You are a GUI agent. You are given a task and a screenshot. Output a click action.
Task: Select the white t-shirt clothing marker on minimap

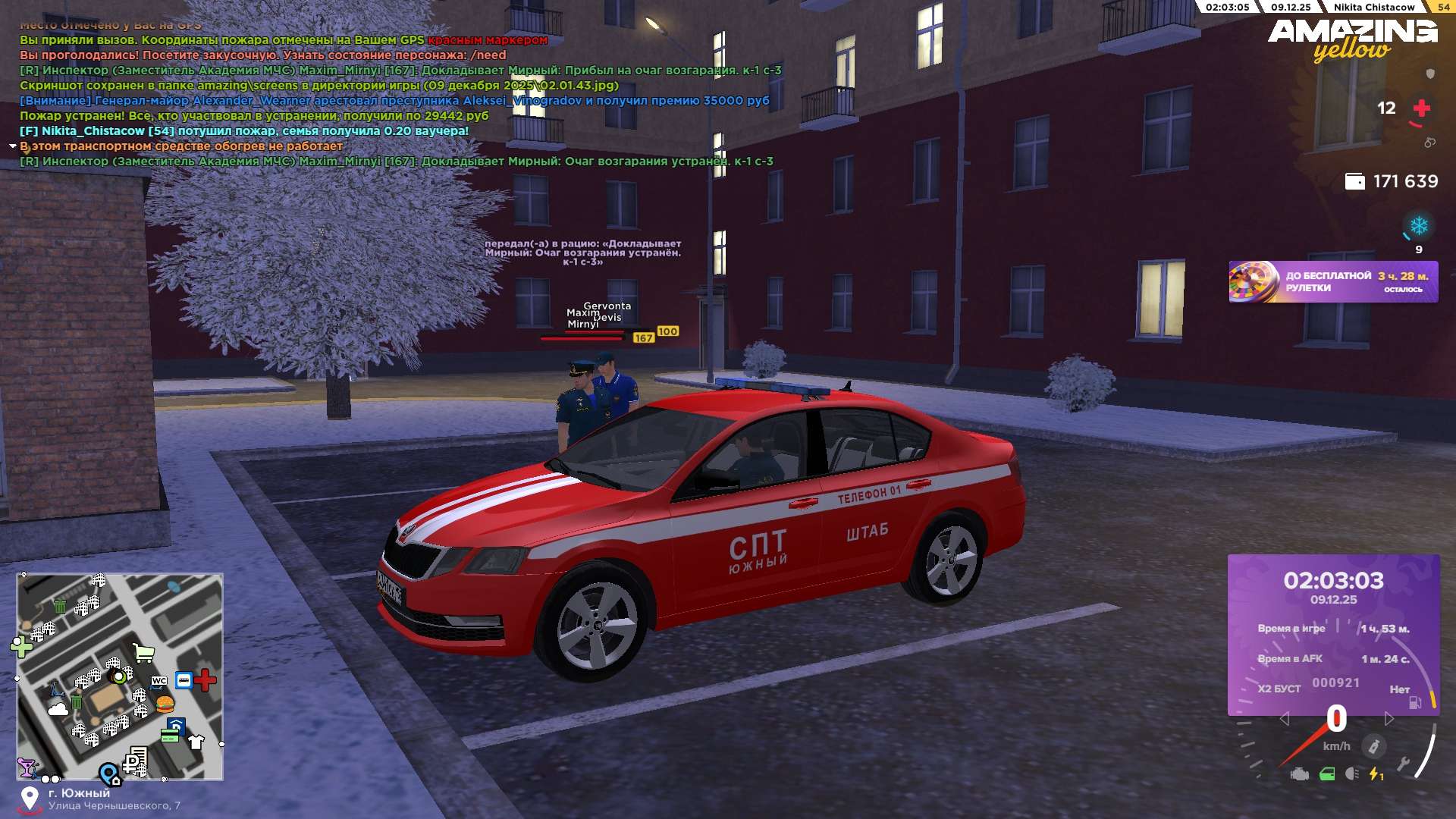(x=196, y=742)
